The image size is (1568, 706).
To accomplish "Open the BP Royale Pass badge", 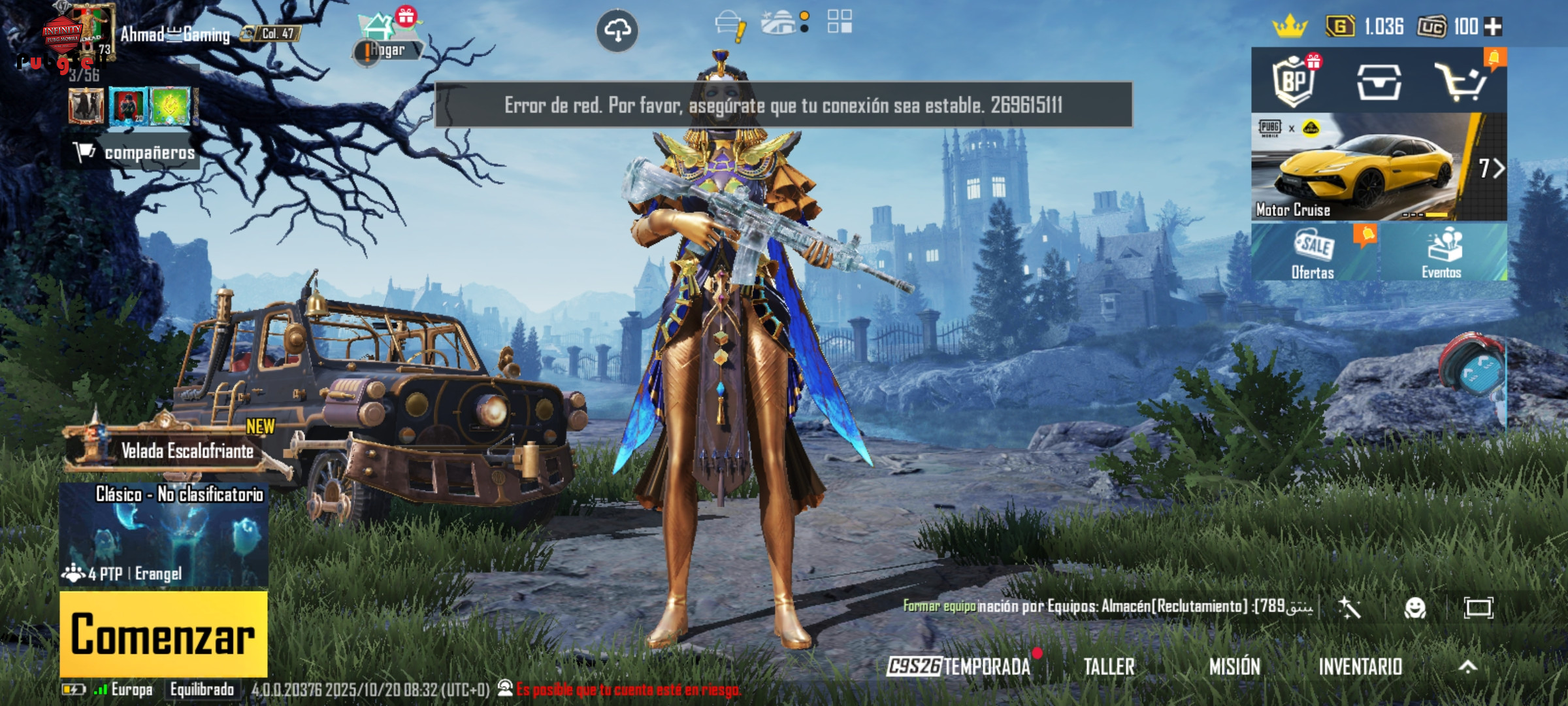I will (1294, 81).
